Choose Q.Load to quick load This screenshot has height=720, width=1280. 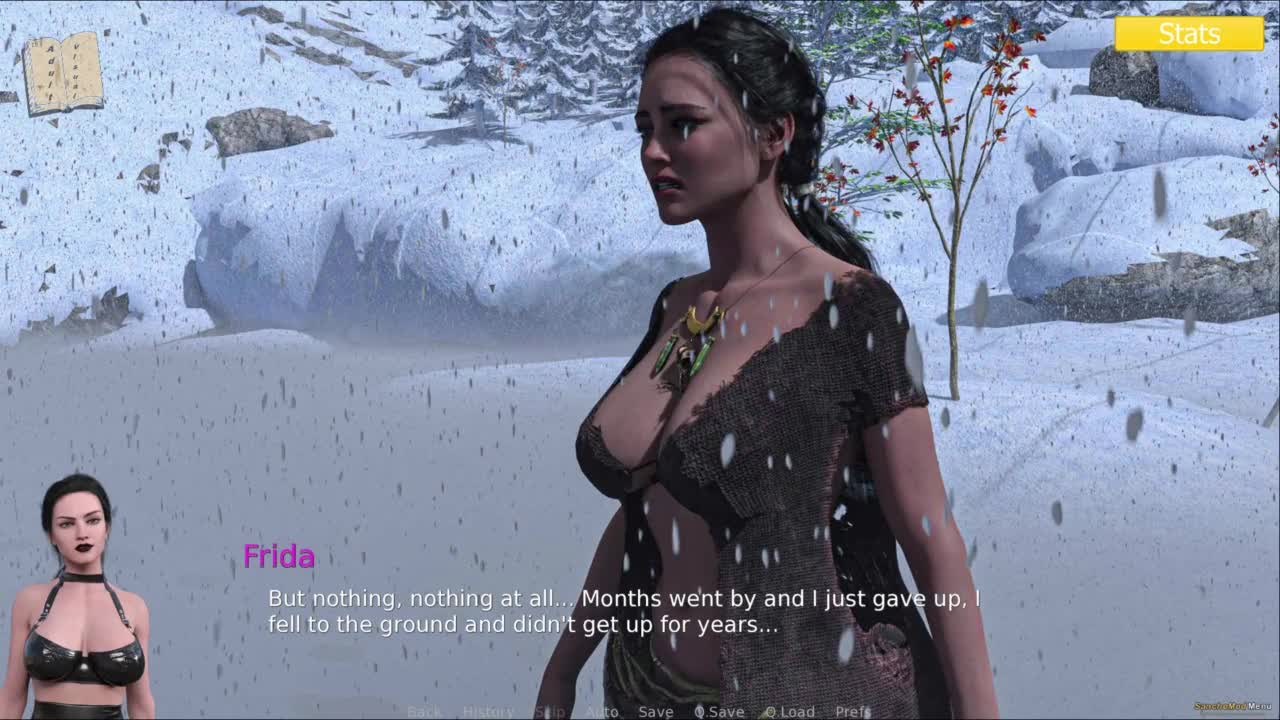click(x=790, y=712)
